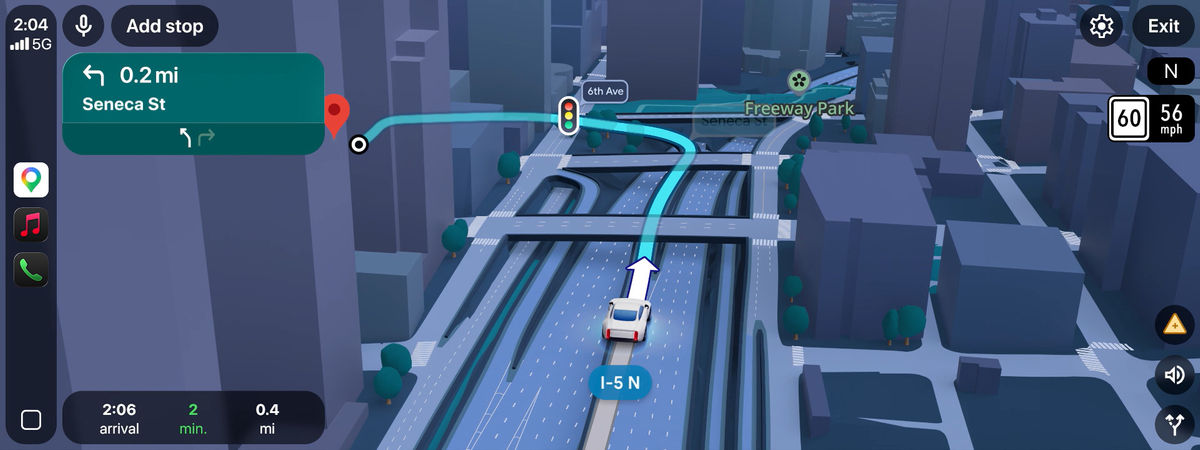Tap the microphone voice search button
1200x450 pixels.
pyautogui.click(x=83, y=26)
